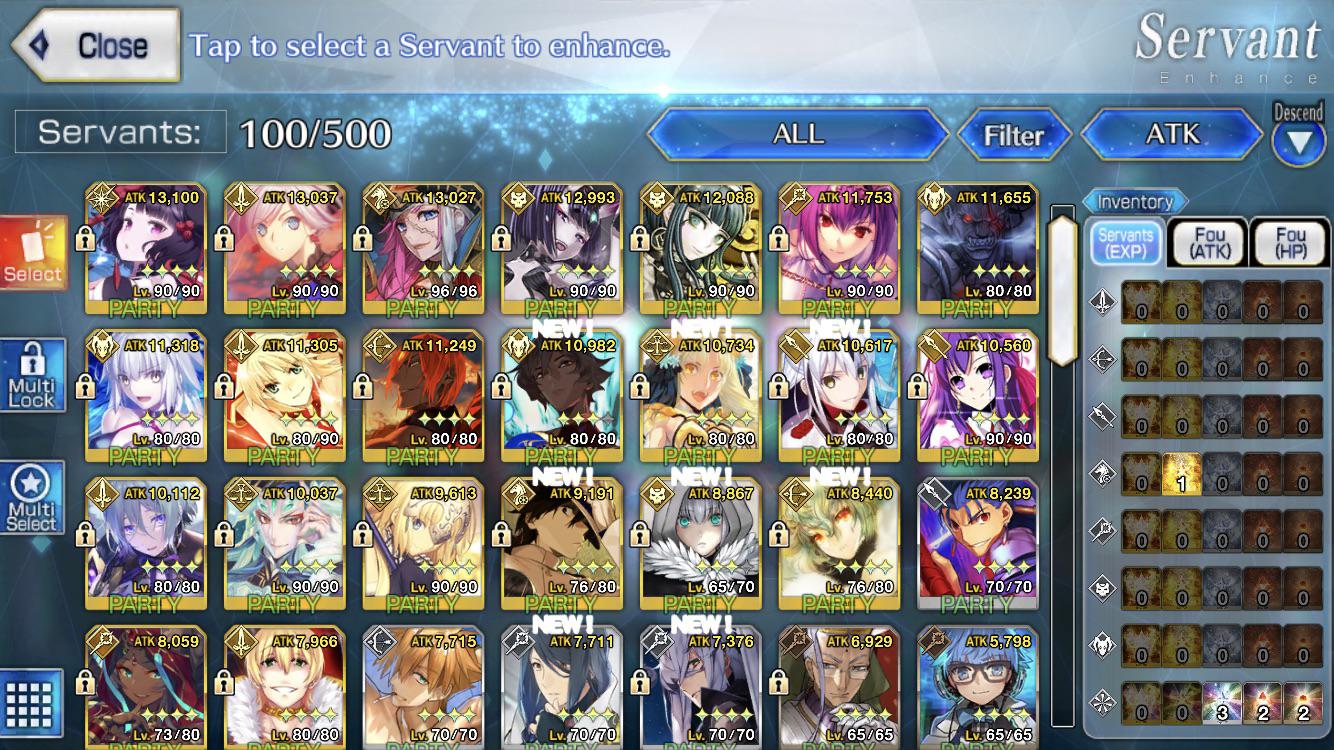Open the grid view icon at bottom left

click(x=27, y=706)
